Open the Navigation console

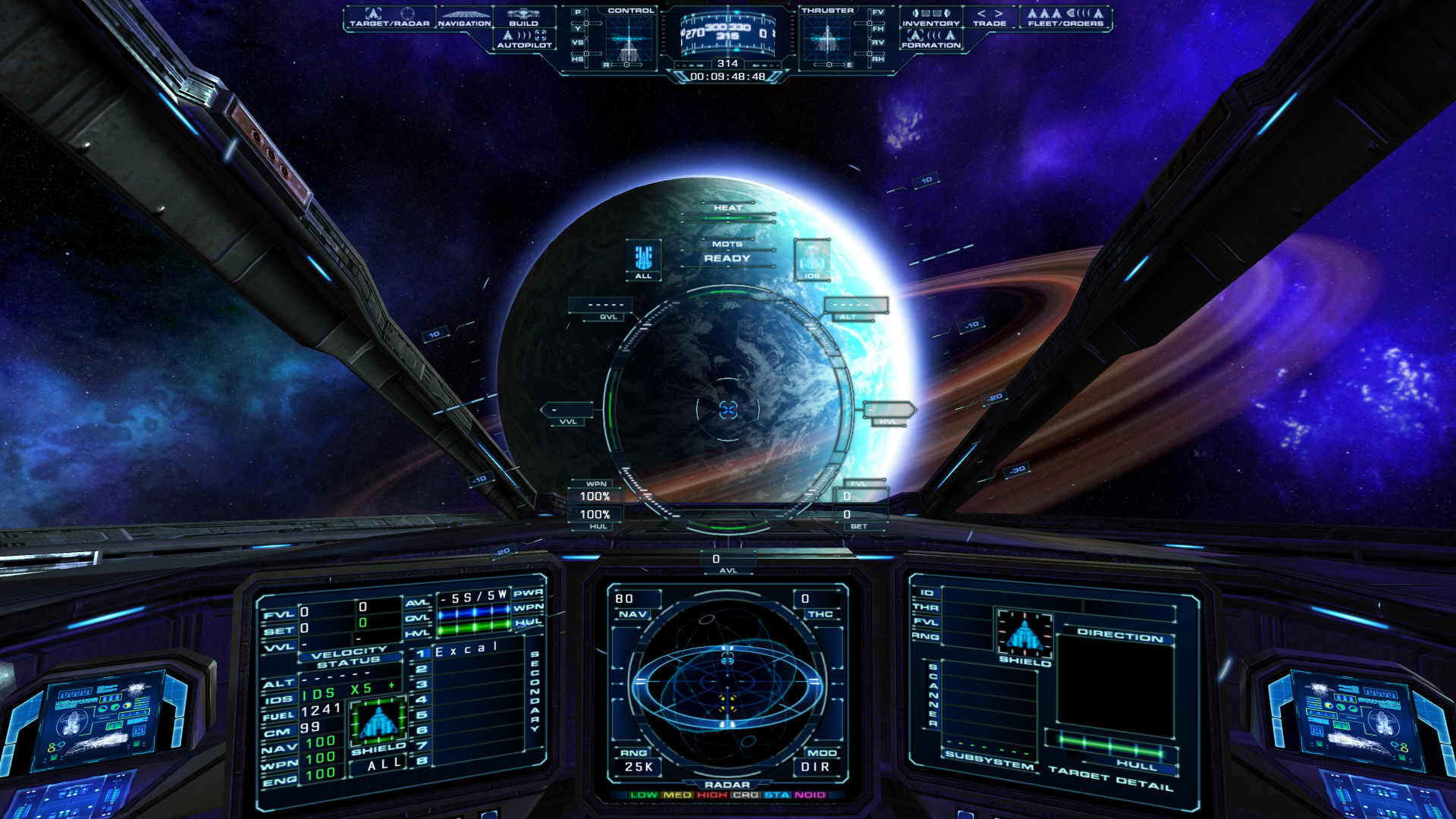464,18
